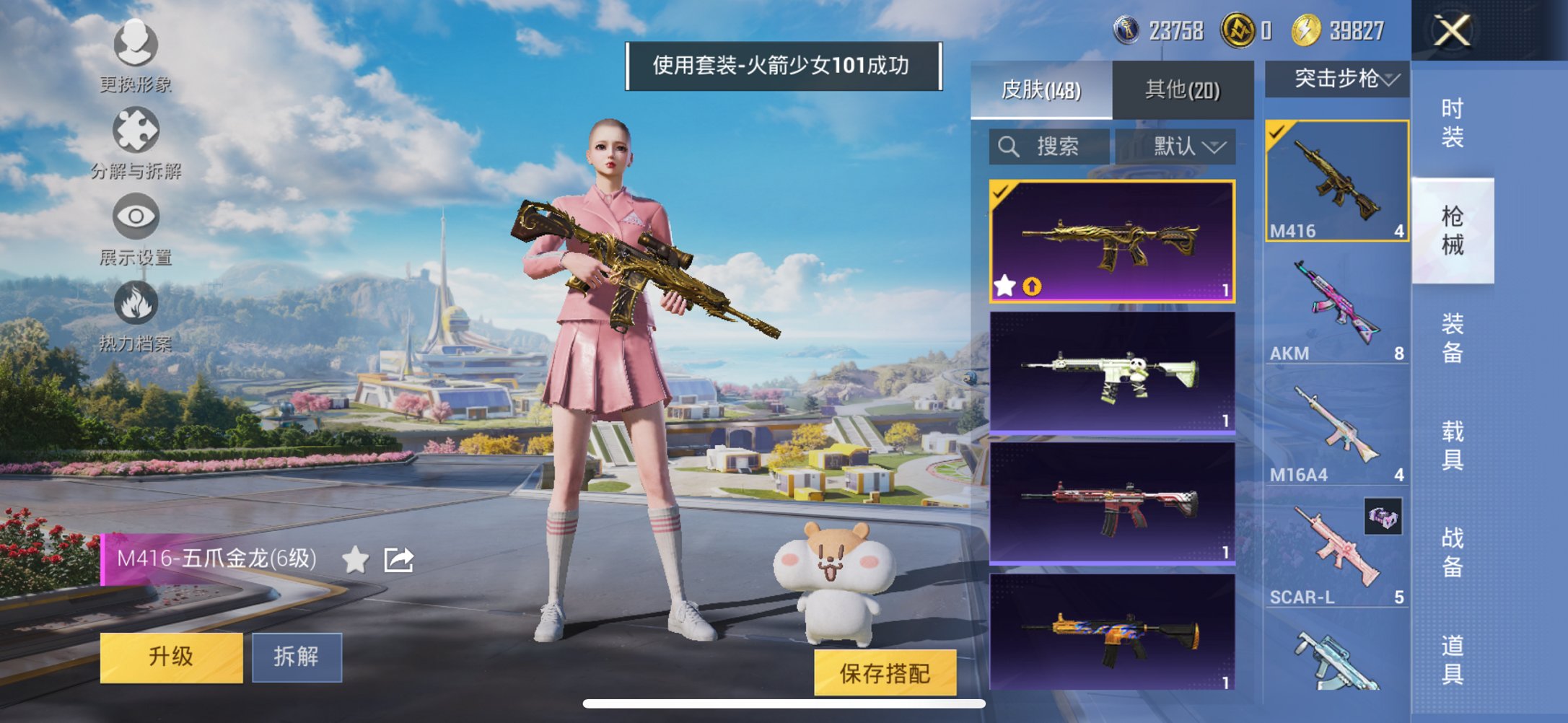
Task: Open display settings via the eye icon
Action: click(x=136, y=213)
